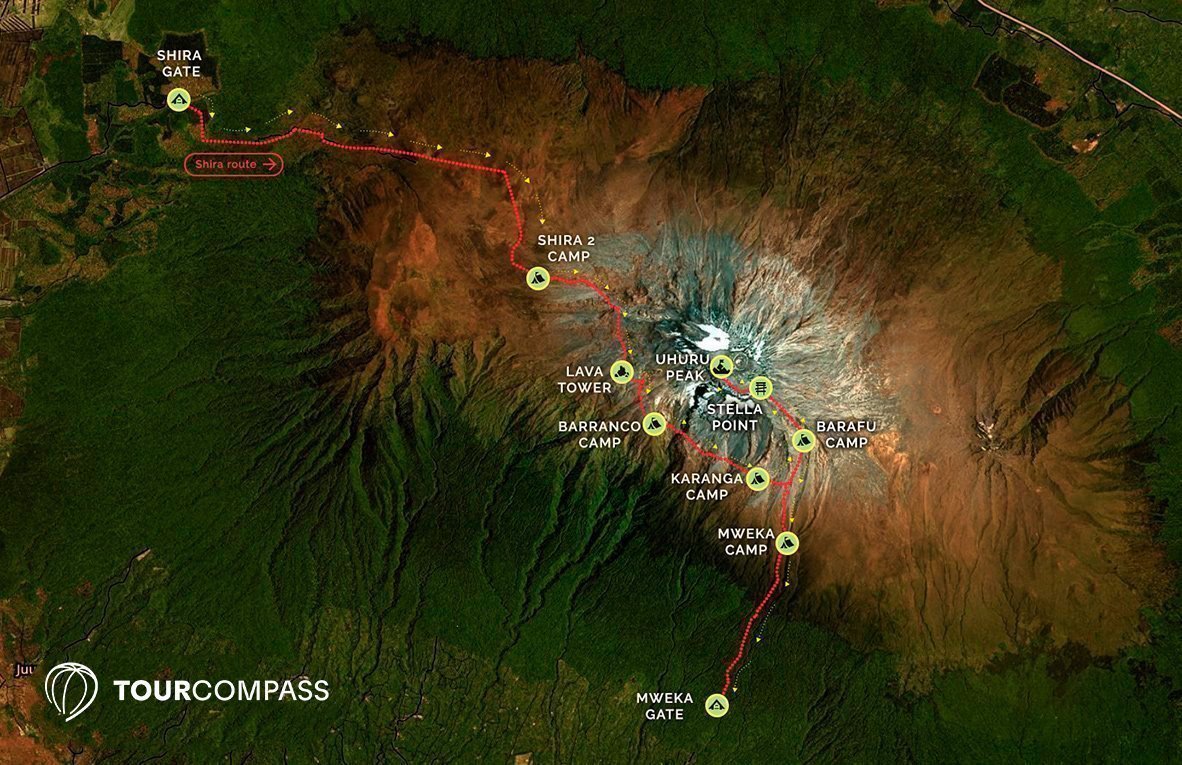The height and width of the screenshot is (765, 1182).
Task: Click the Stella Point signpost marker
Action: coord(761,387)
